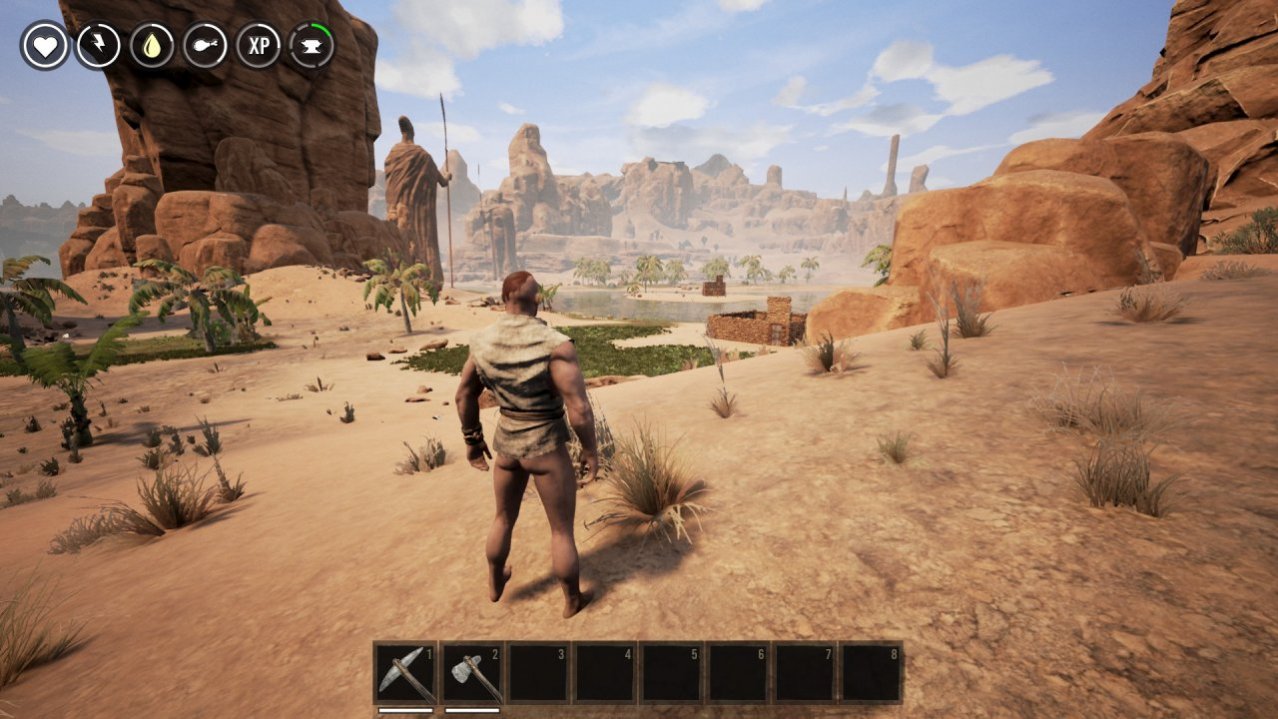1278x719 pixels.
Task: Click the anvil crafting icon
Action: point(311,46)
